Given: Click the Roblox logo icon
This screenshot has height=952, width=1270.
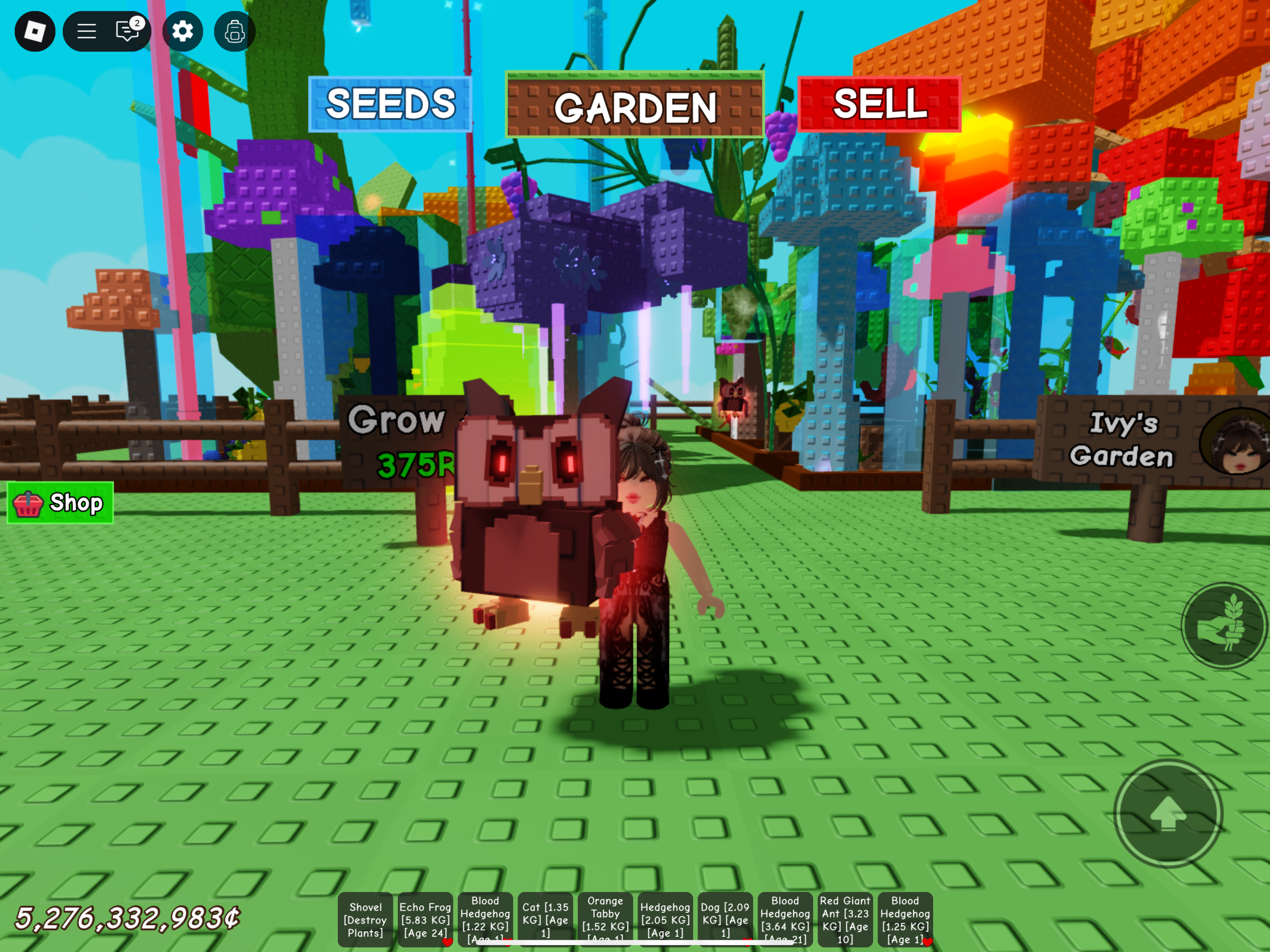Looking at the screenshot, I should tap(36, 32).
